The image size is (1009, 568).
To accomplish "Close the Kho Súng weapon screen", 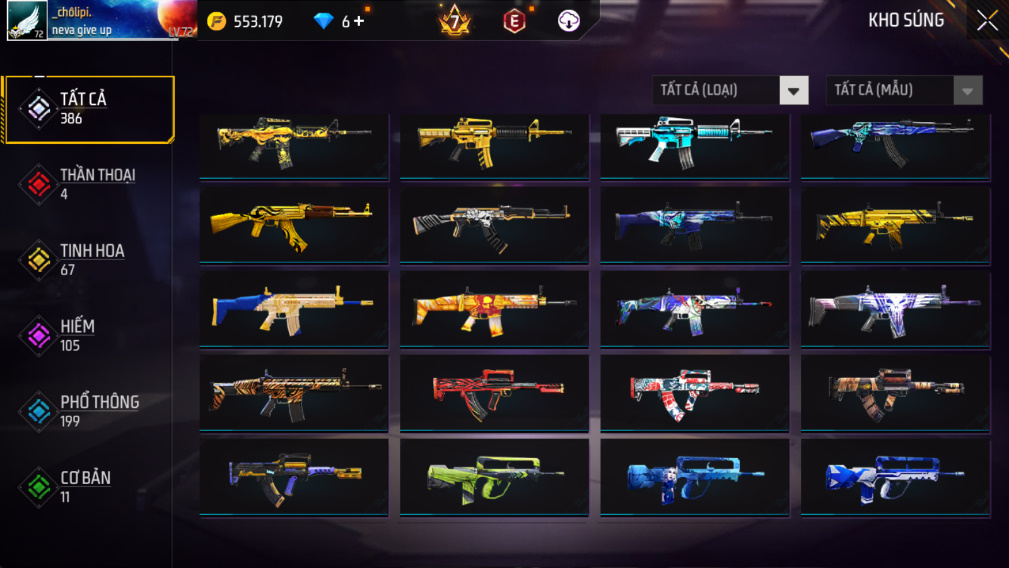I will 986,21.
